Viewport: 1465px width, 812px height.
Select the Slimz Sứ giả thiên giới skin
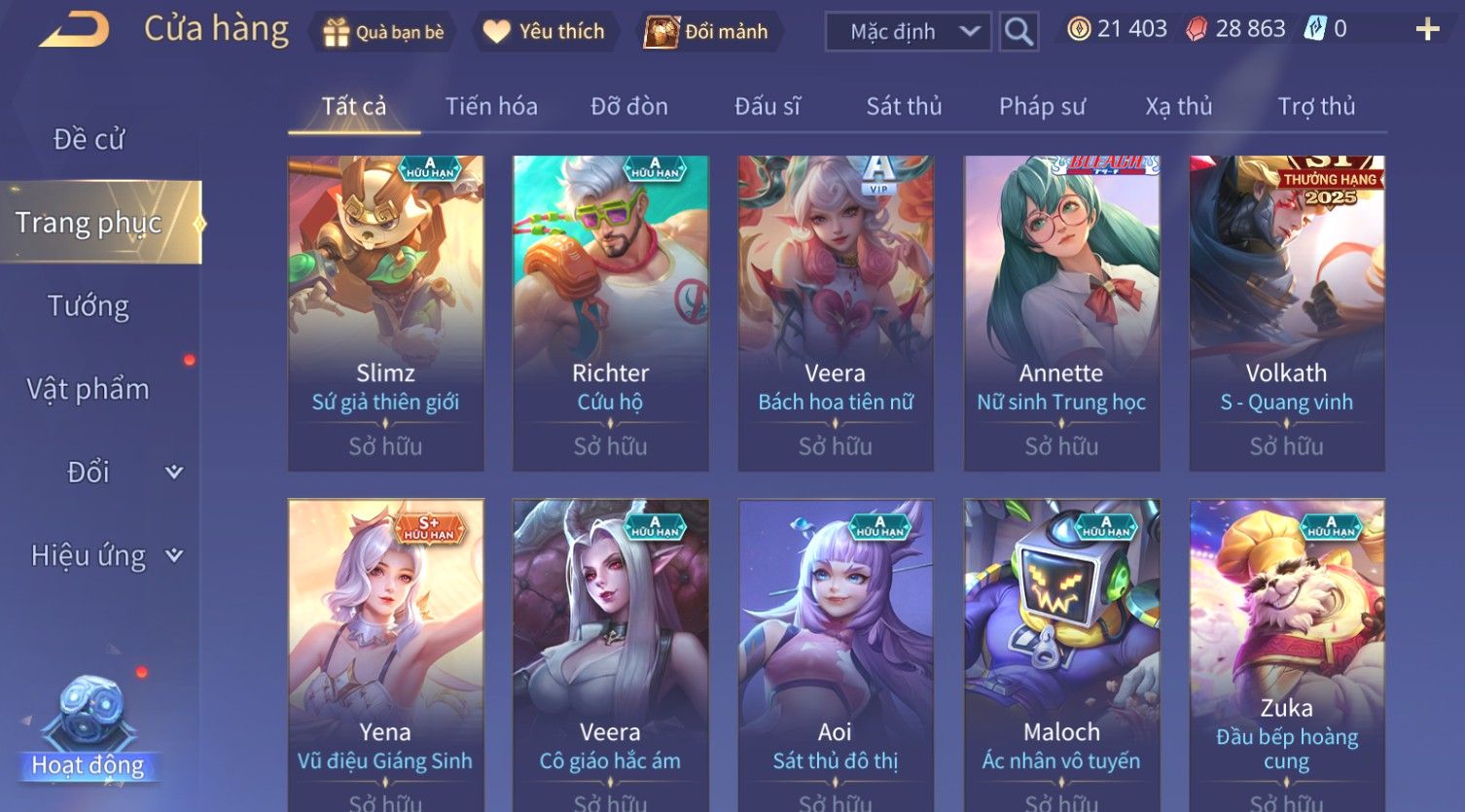pos(385,313)
